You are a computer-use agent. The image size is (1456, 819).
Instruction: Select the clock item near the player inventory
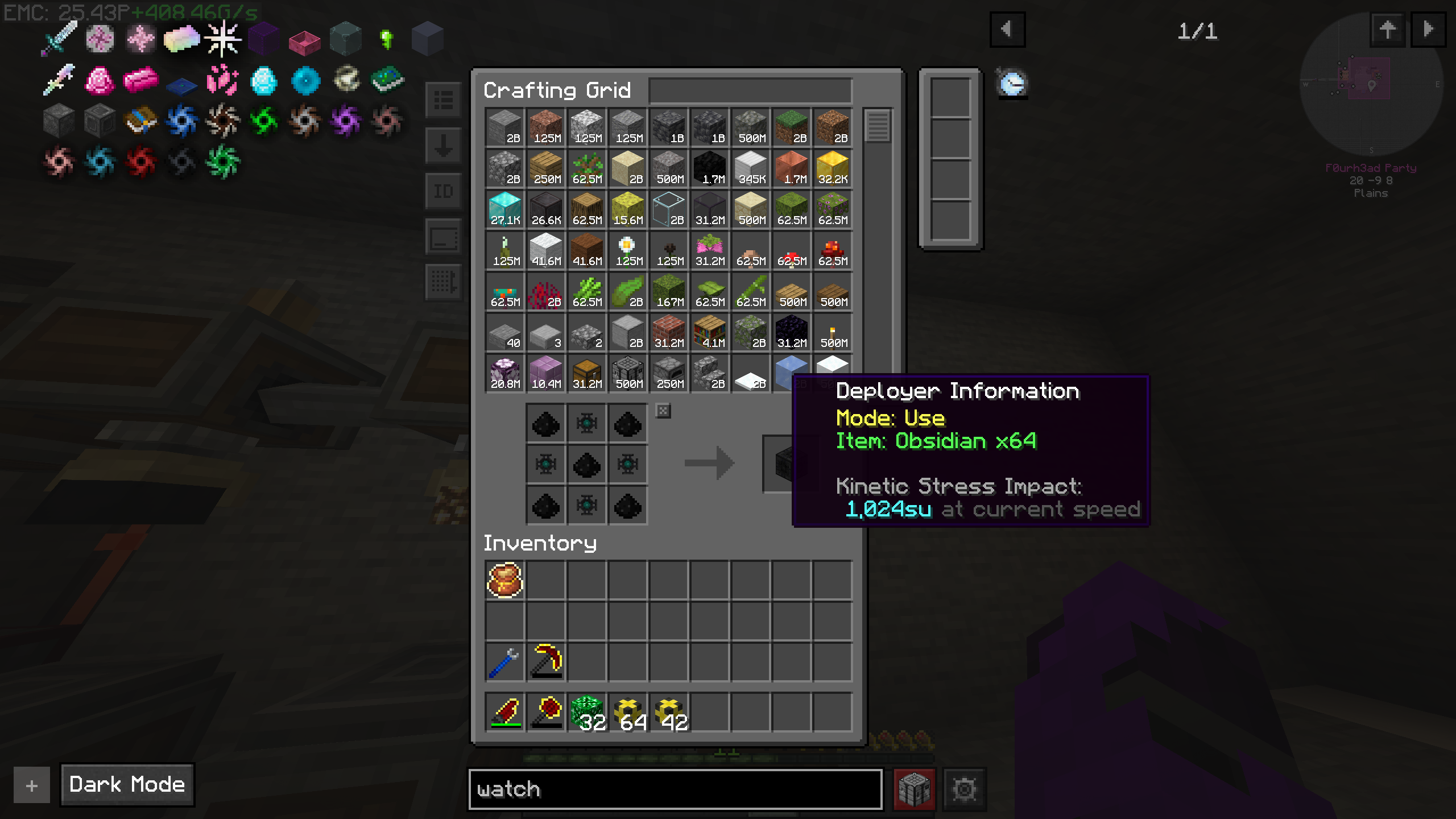click(x=1012, y=83)
